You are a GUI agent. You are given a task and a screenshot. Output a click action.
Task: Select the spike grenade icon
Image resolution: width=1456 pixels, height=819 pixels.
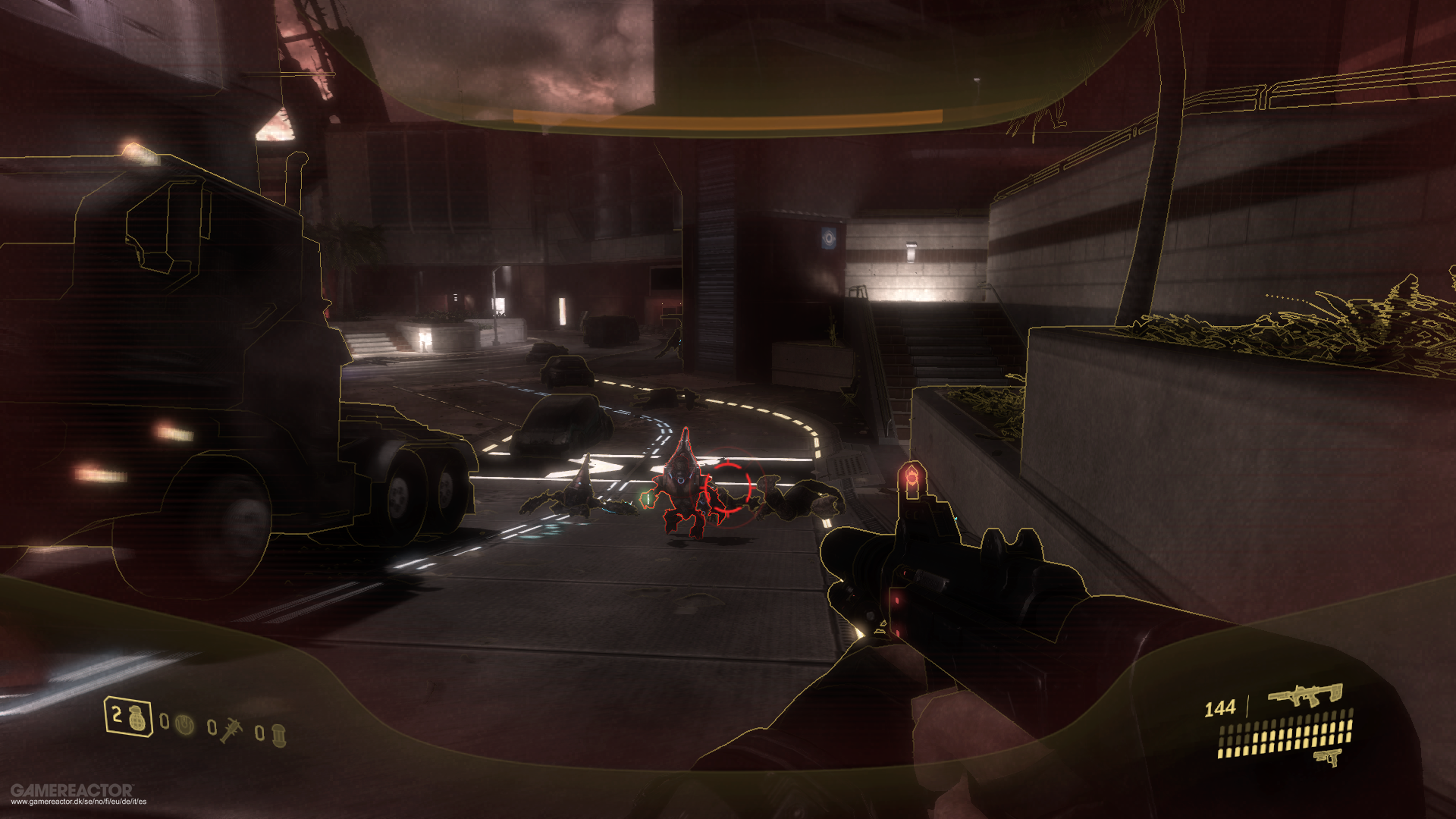[231, 730]
